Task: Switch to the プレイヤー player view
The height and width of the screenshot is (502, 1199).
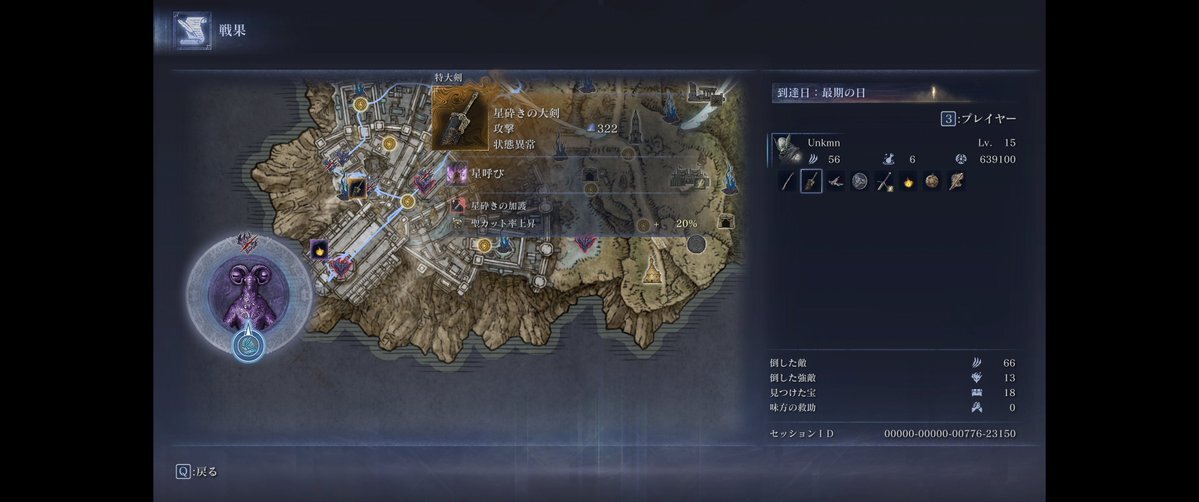Action: pos(979,119)
